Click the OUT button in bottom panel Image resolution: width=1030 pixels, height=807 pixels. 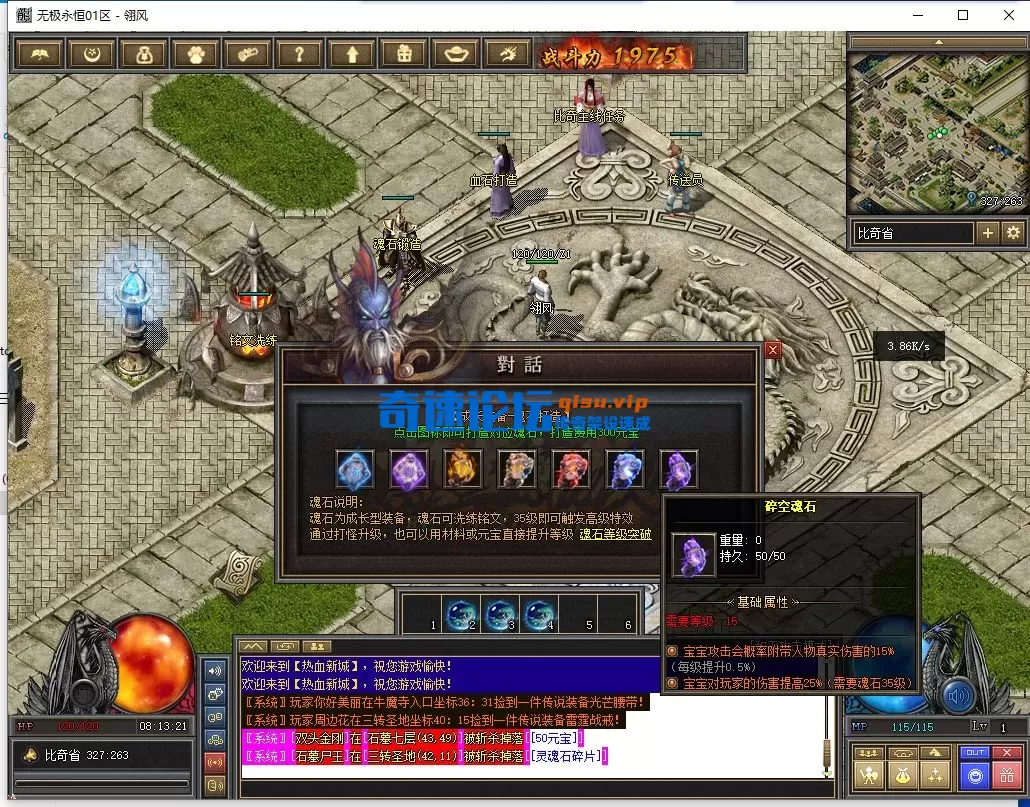click(973, 752)
